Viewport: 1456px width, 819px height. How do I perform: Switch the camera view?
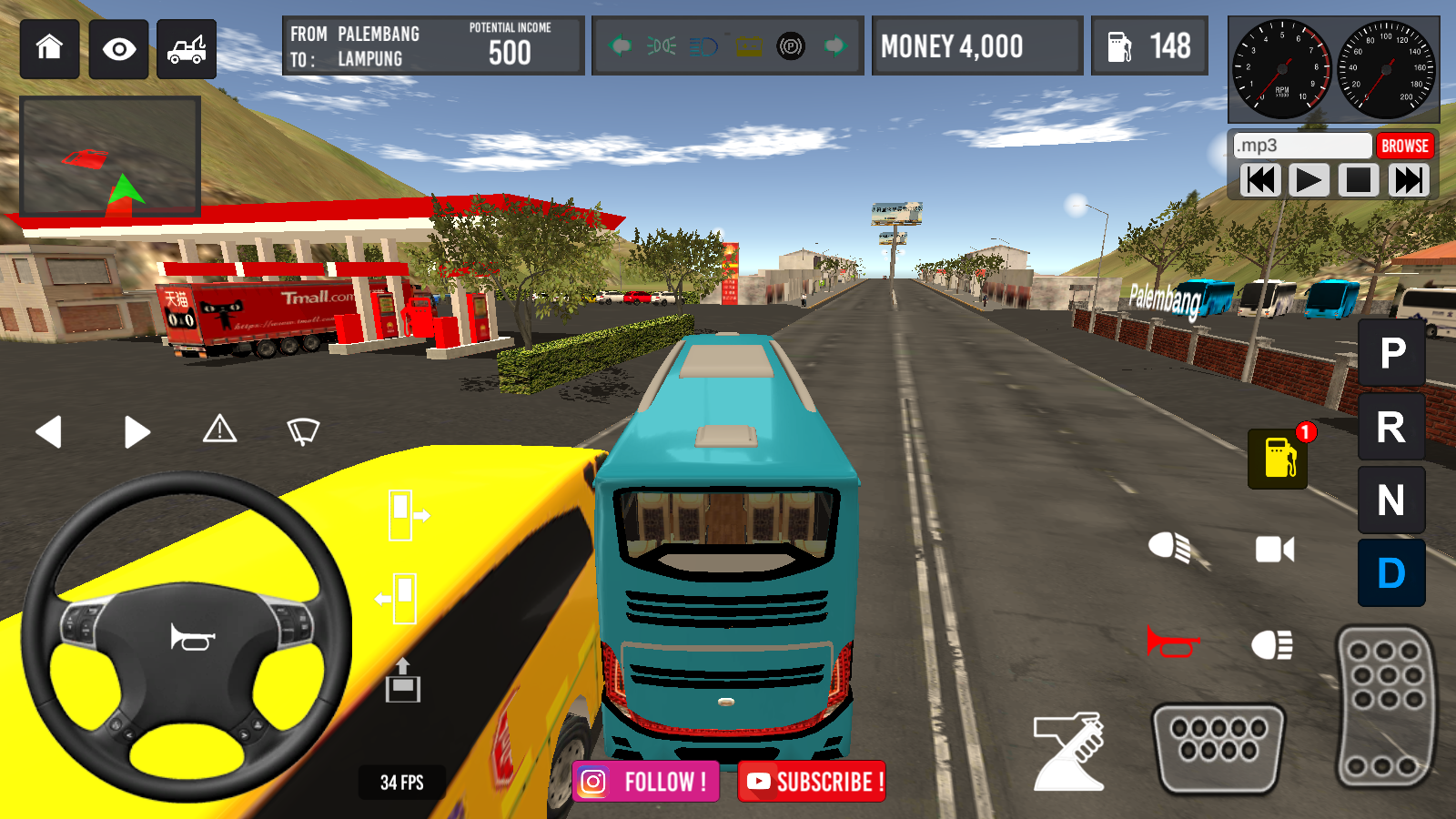[x=1274, y=549]
